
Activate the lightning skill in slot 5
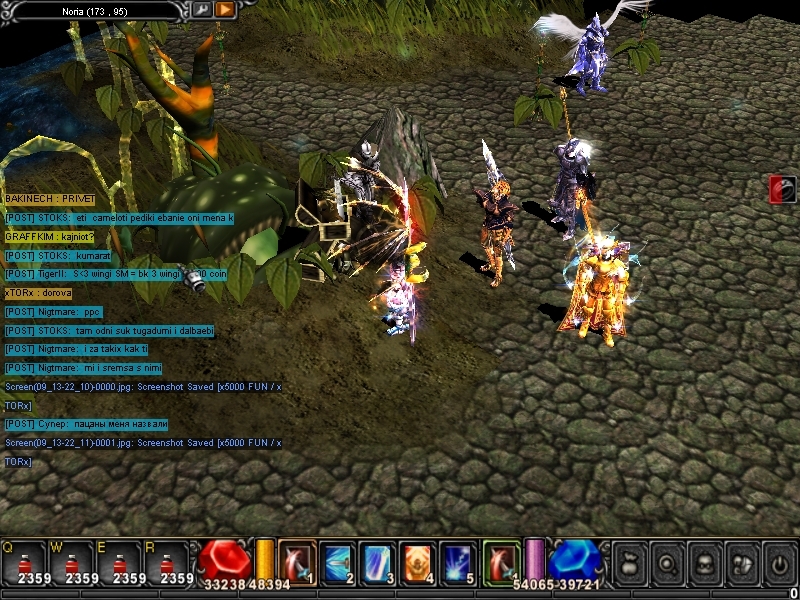point(457,563)
